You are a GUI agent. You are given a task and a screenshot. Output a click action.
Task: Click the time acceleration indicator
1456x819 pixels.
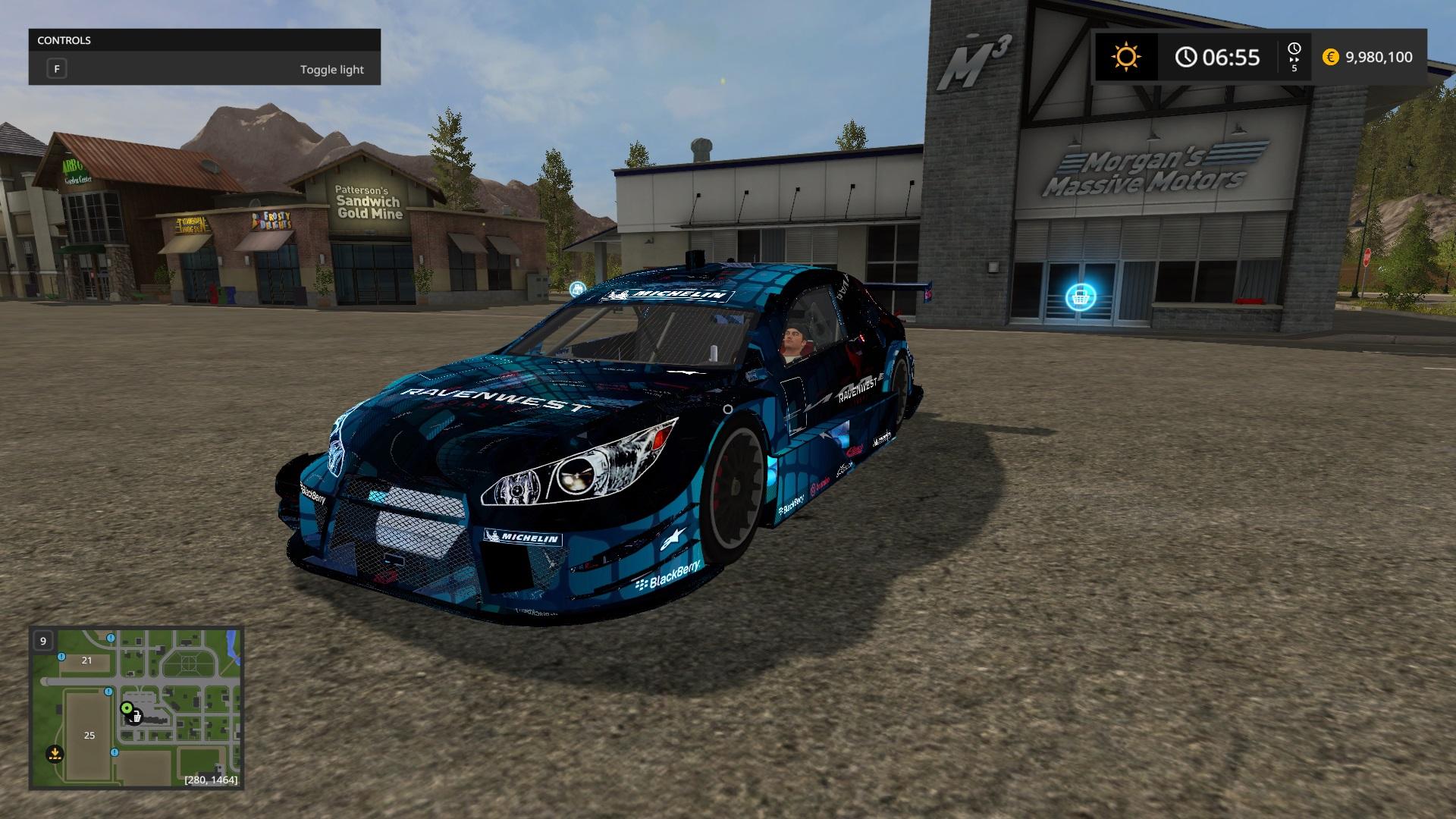pos(1294,57)
